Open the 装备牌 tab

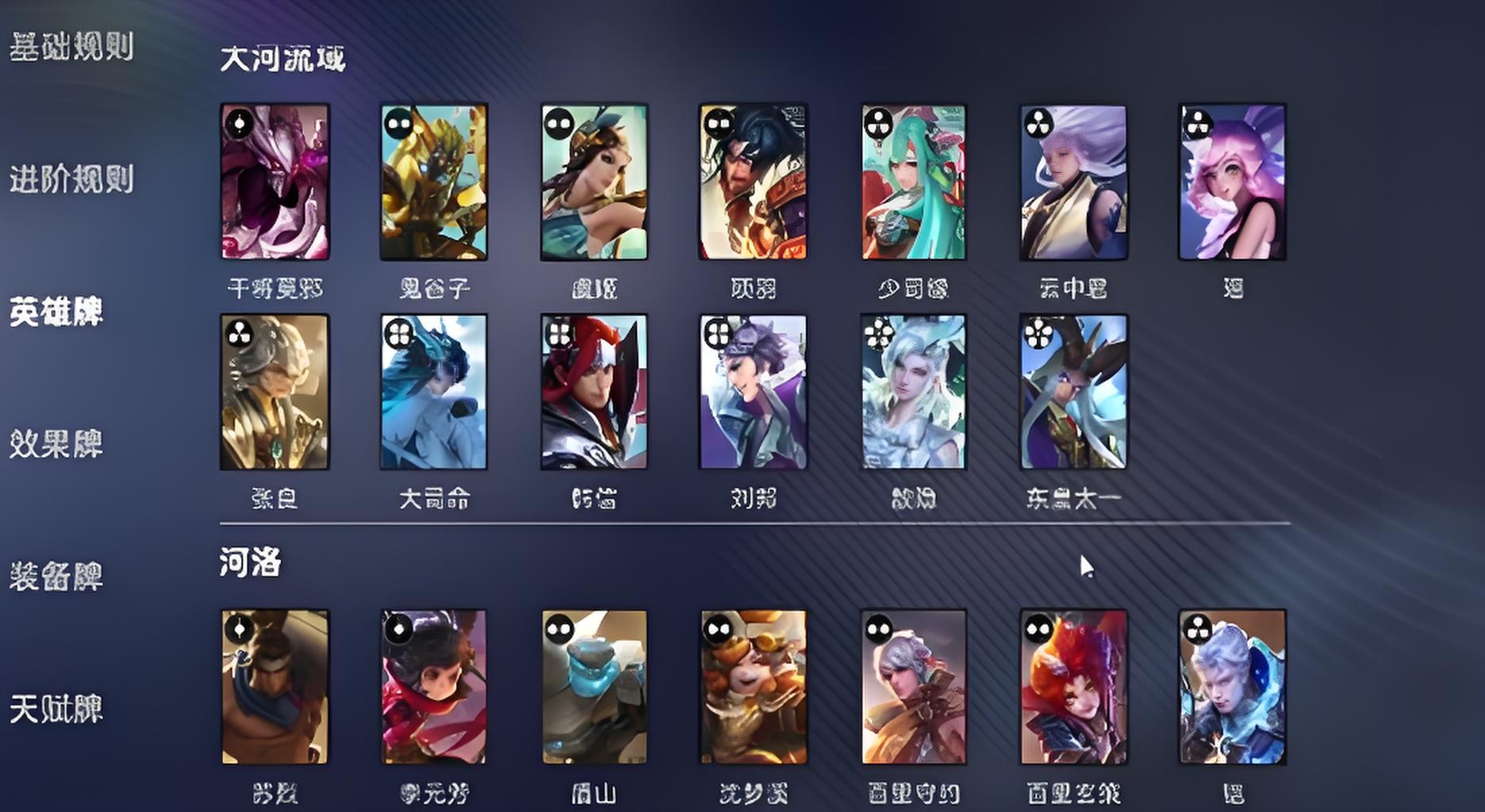[x=56, y=576]
